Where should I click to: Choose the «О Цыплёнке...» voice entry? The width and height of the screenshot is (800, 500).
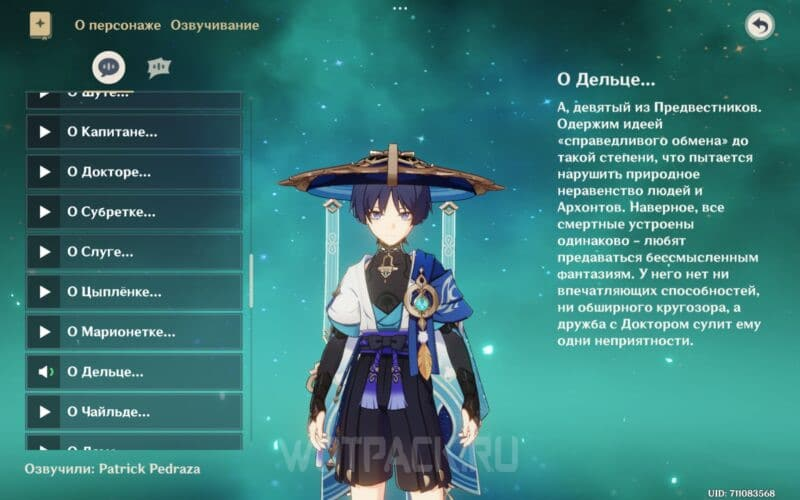[134, 292]
